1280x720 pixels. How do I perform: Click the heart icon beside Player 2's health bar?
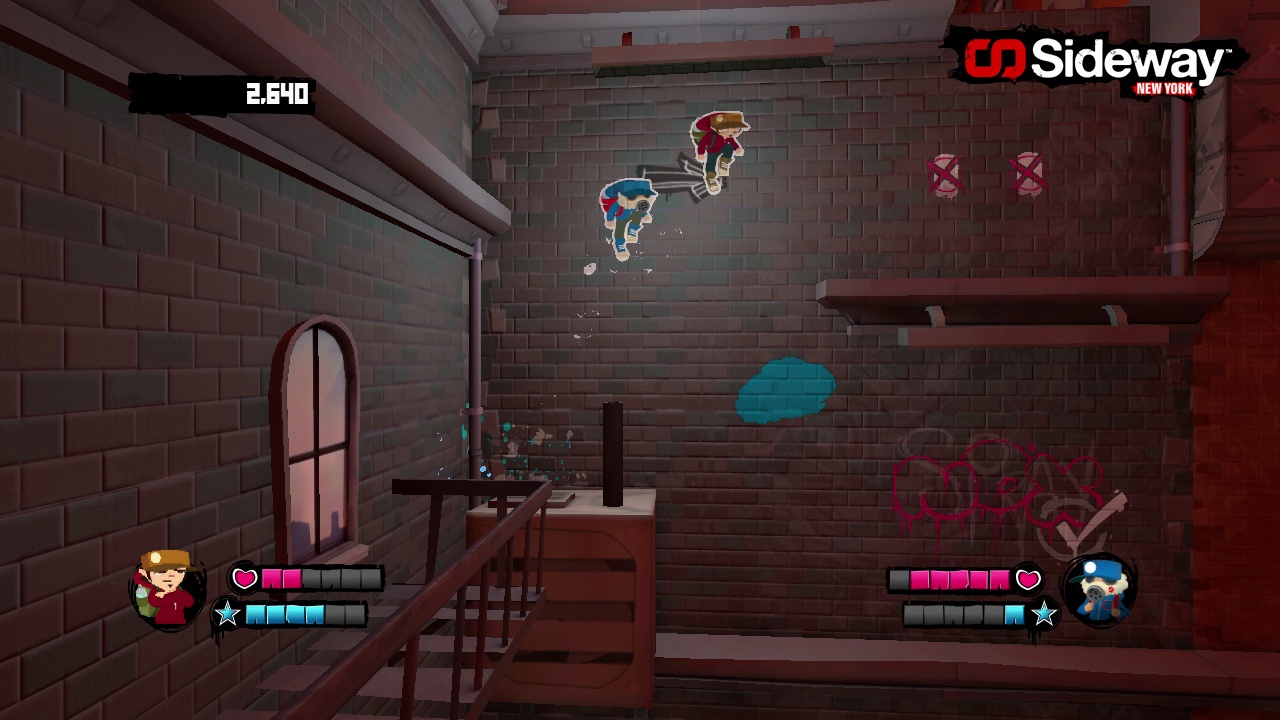(1028, 577)
